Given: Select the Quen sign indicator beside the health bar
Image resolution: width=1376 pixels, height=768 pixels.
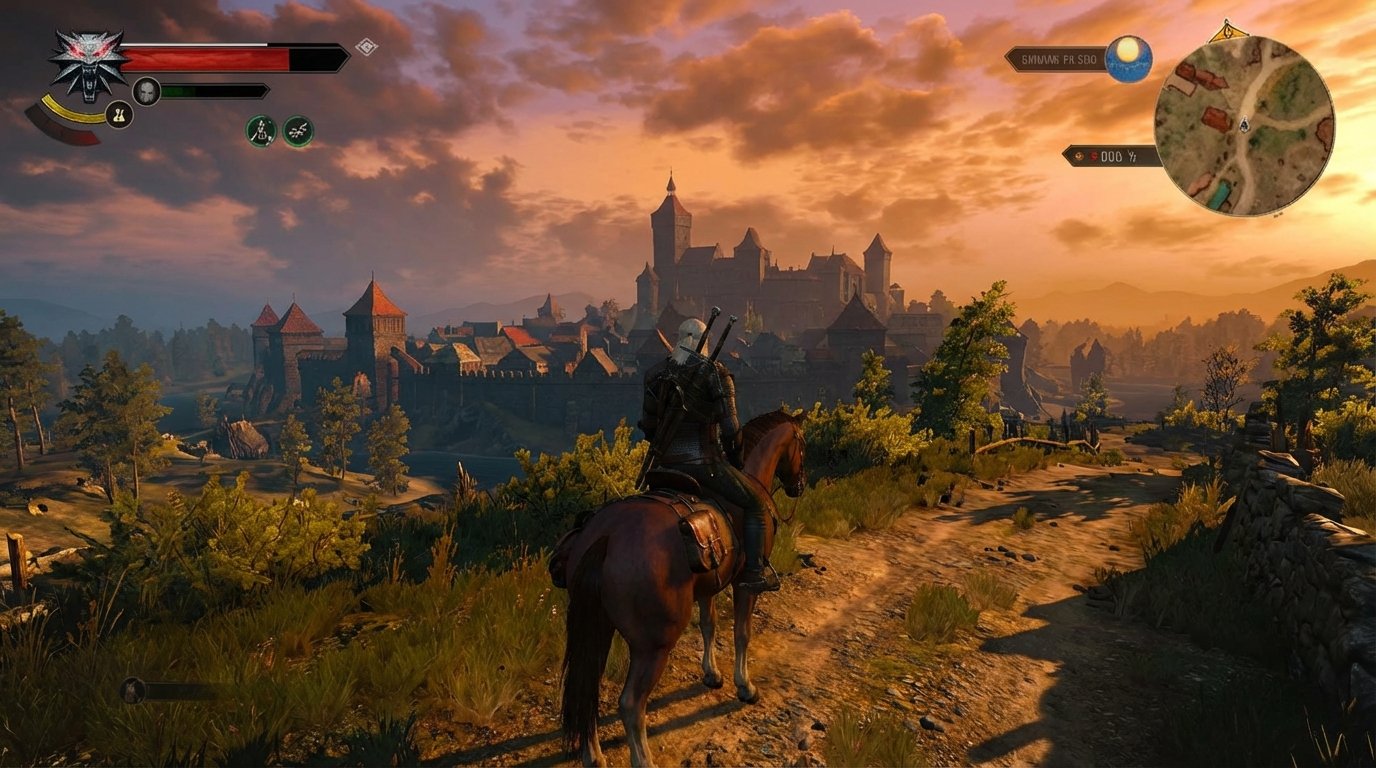Looking at the screenshot, I should (366, 45).
